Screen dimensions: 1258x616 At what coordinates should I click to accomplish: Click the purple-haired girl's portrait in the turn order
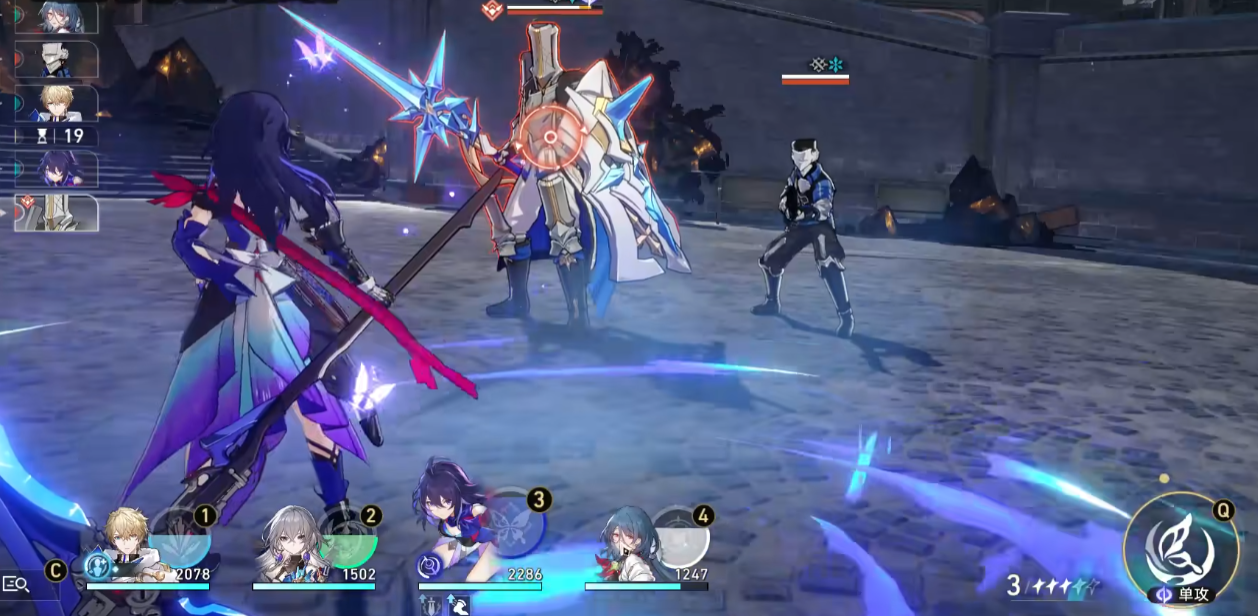click(x=60, y=169)
